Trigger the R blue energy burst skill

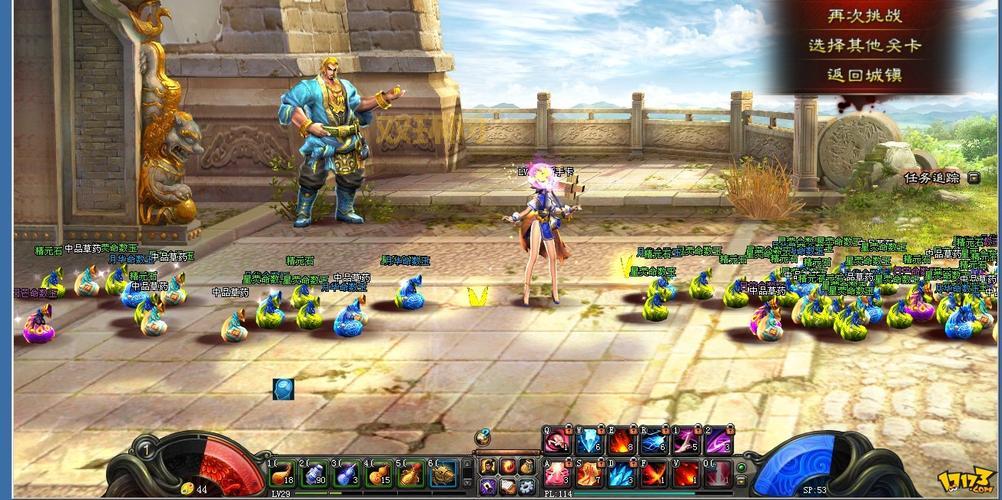click(653, 440)
